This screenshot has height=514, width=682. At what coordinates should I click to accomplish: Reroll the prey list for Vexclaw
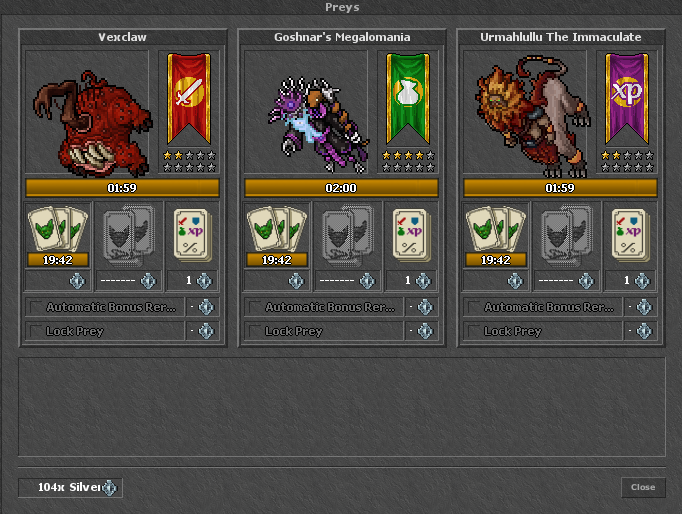coord(56,236)
